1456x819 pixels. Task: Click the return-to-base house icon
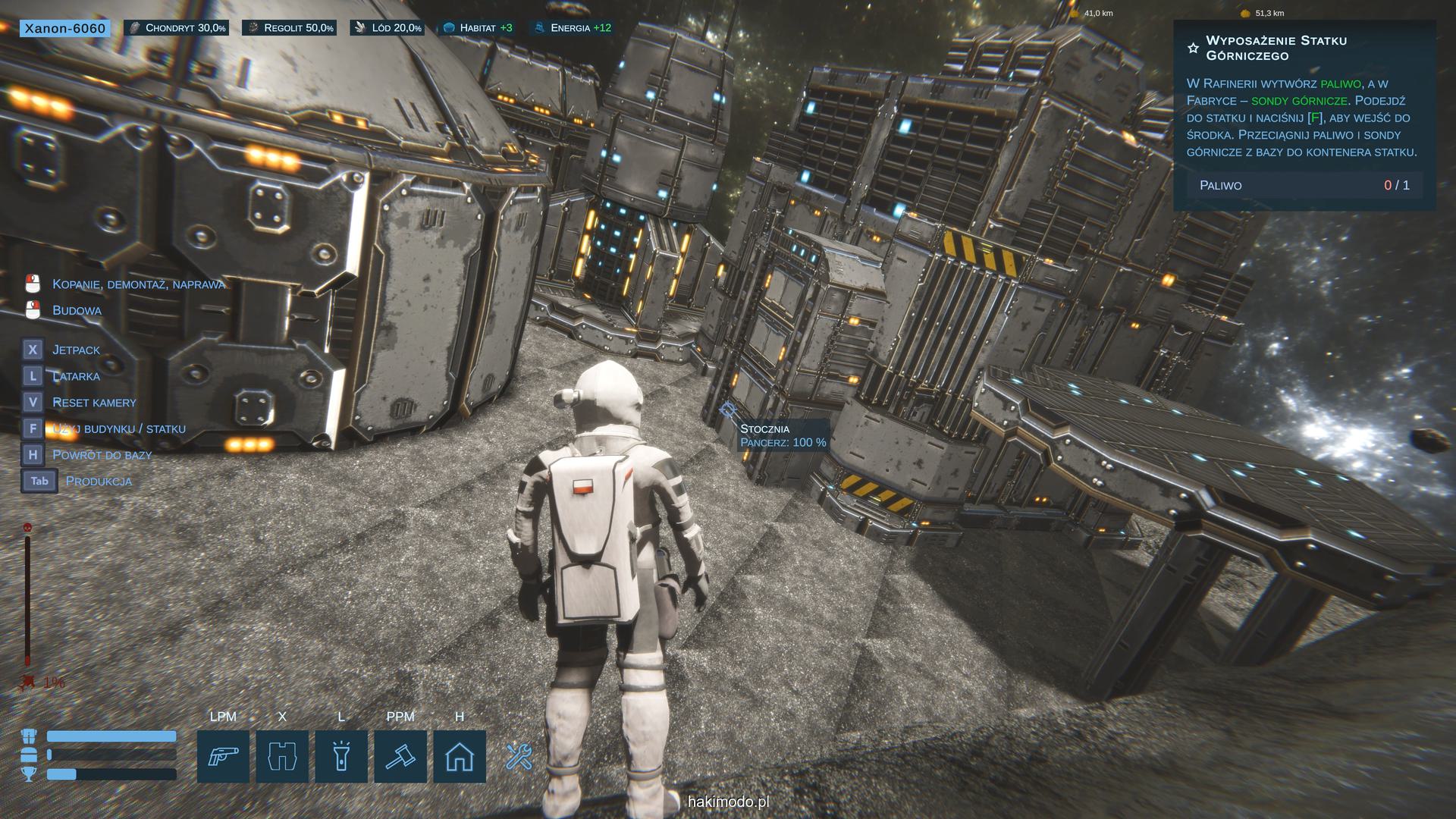click(460, 756)
